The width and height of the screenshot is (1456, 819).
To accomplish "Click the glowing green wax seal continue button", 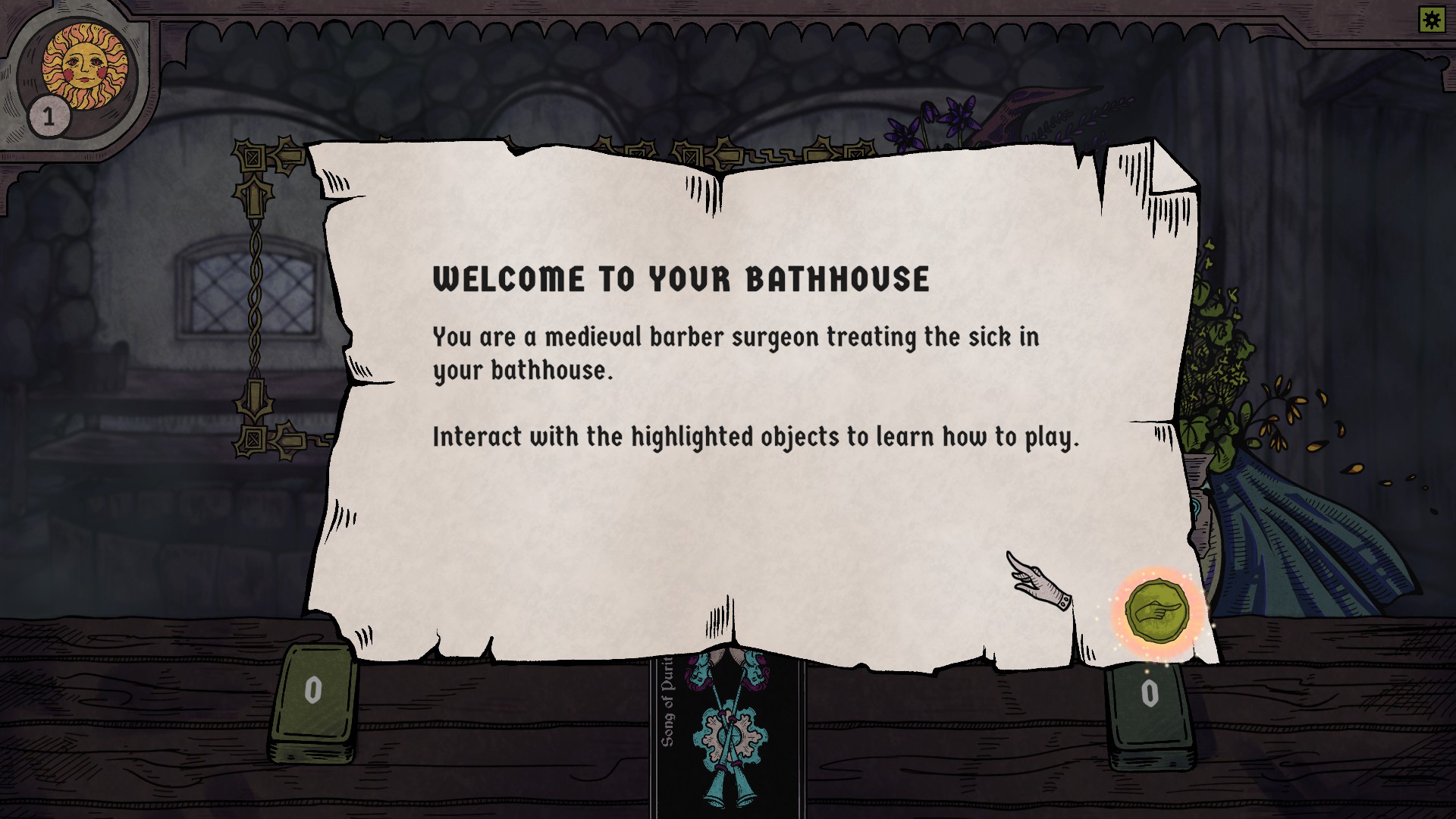I will coord(1156,611).
